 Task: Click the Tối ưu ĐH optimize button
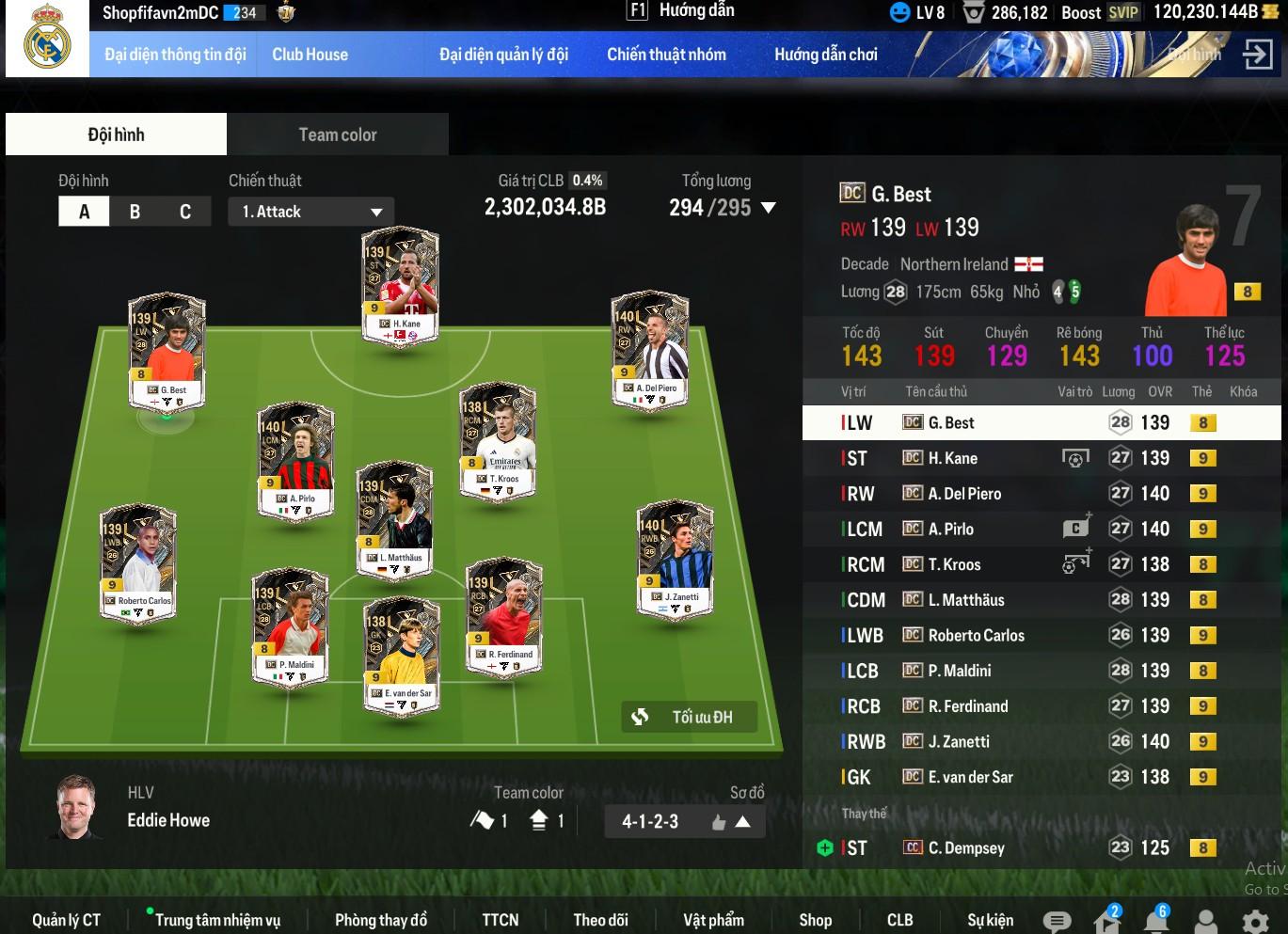pos(689,717)
